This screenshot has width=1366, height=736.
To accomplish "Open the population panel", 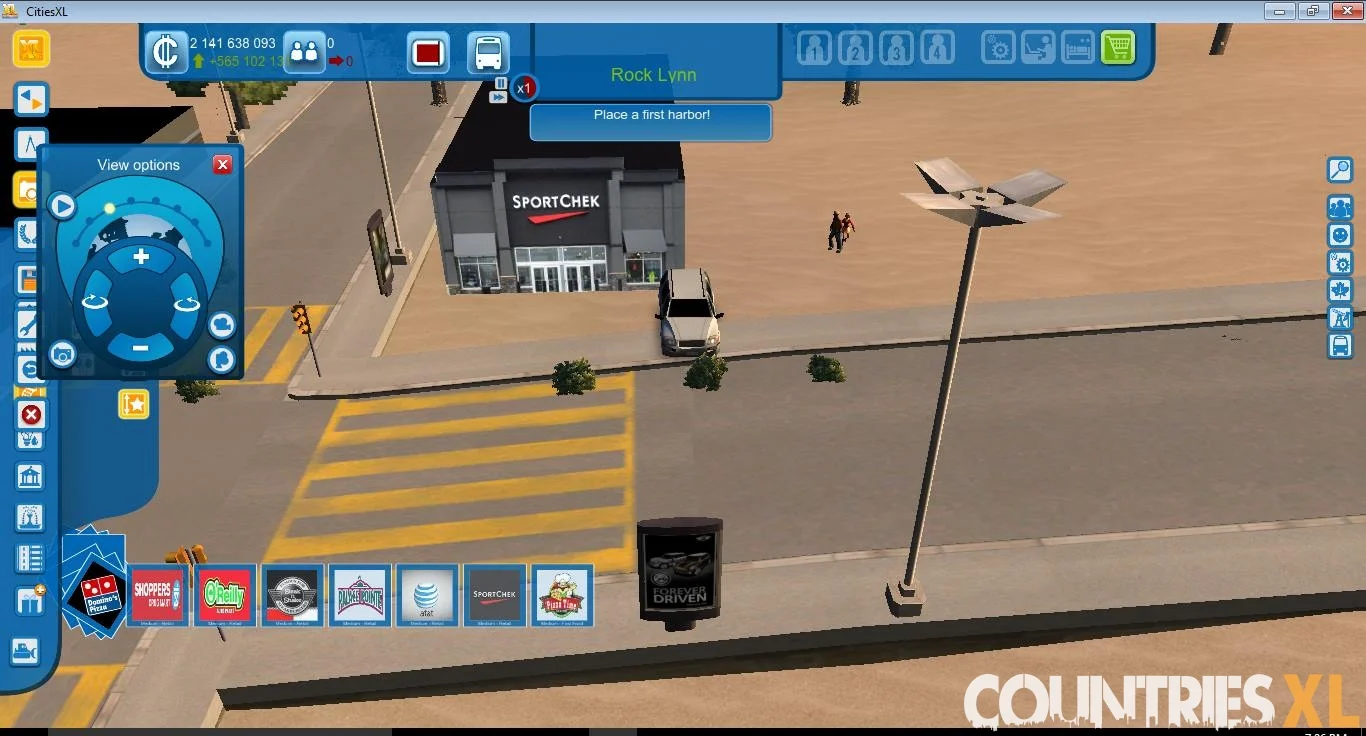I will (304, 52).
